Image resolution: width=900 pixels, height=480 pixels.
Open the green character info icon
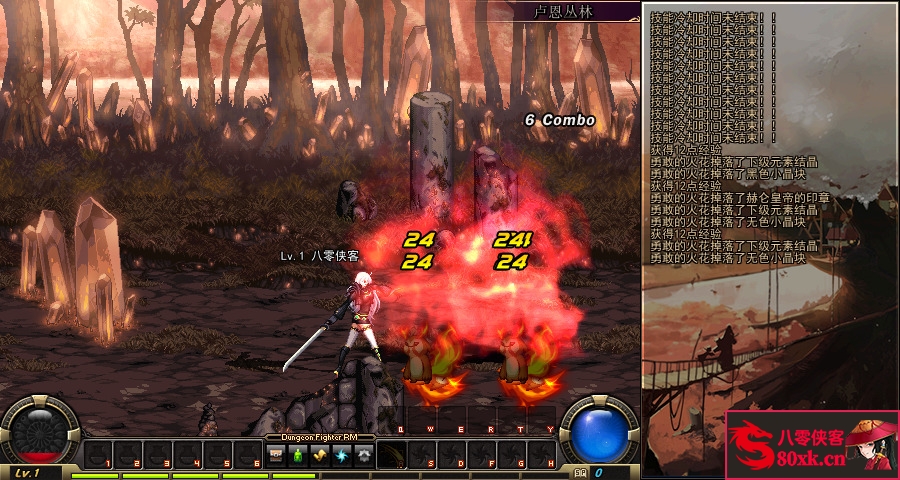(298, 456)
